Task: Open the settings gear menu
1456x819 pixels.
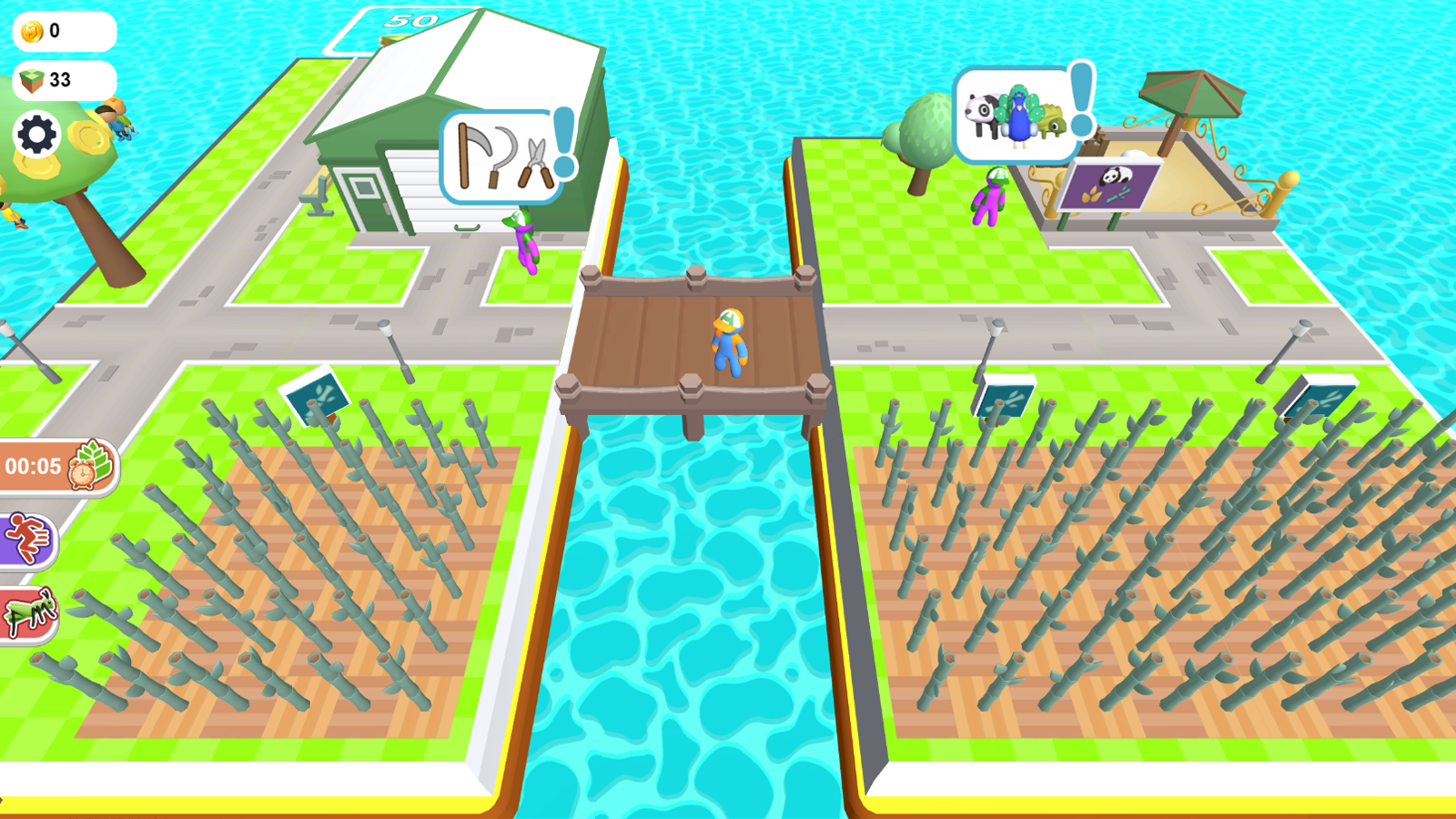Action: (35, 135)
